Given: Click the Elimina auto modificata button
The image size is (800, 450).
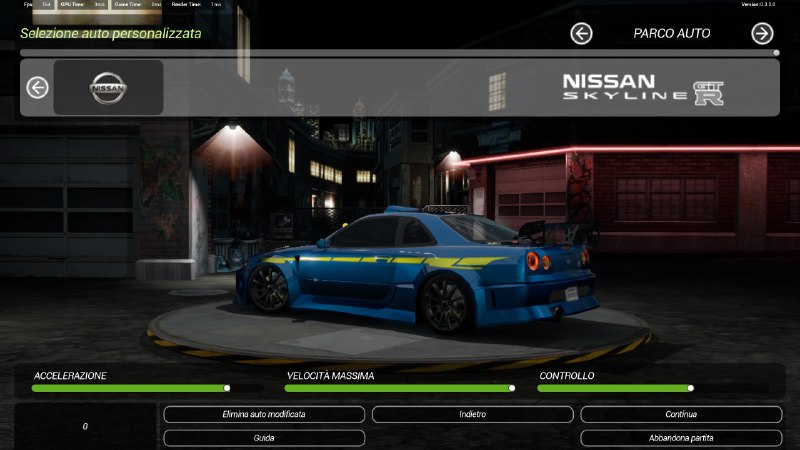Looking at the screenshot, I should pyautogui.click(x=264, y=414).
